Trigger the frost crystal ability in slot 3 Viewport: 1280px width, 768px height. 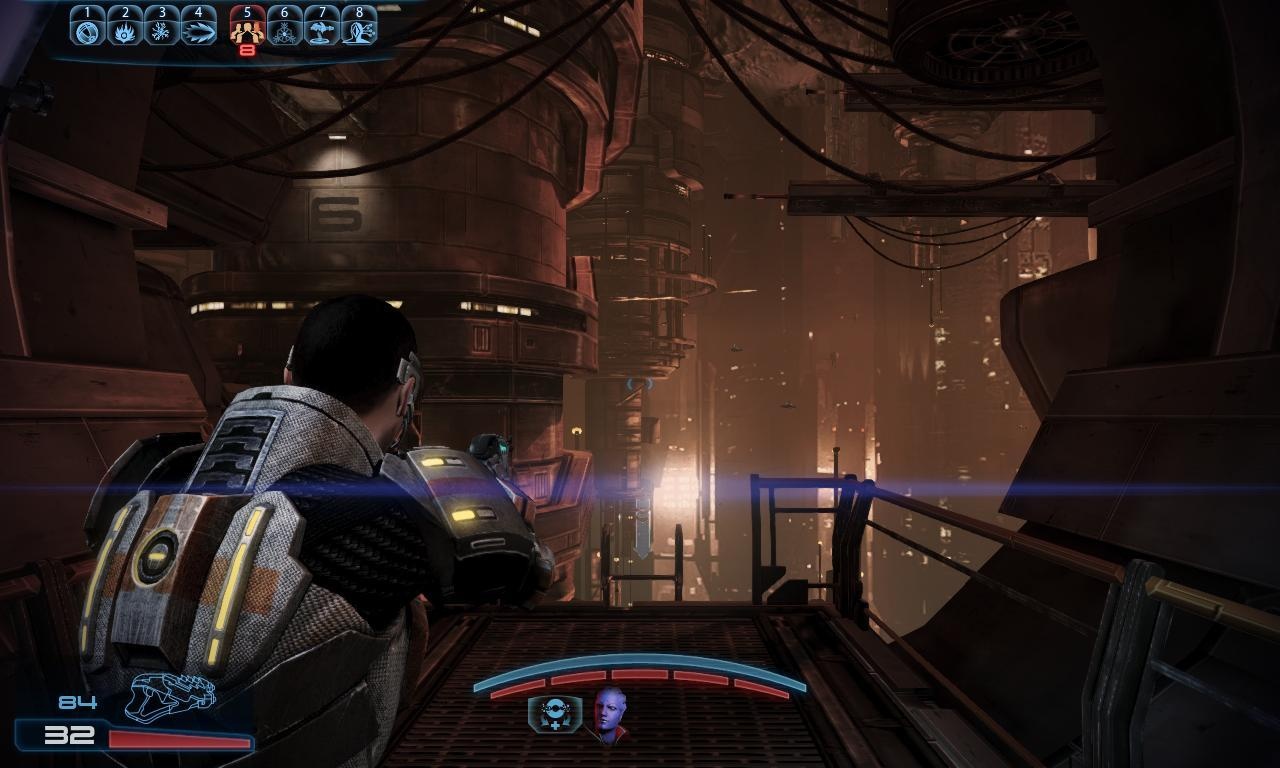(162, 29)
